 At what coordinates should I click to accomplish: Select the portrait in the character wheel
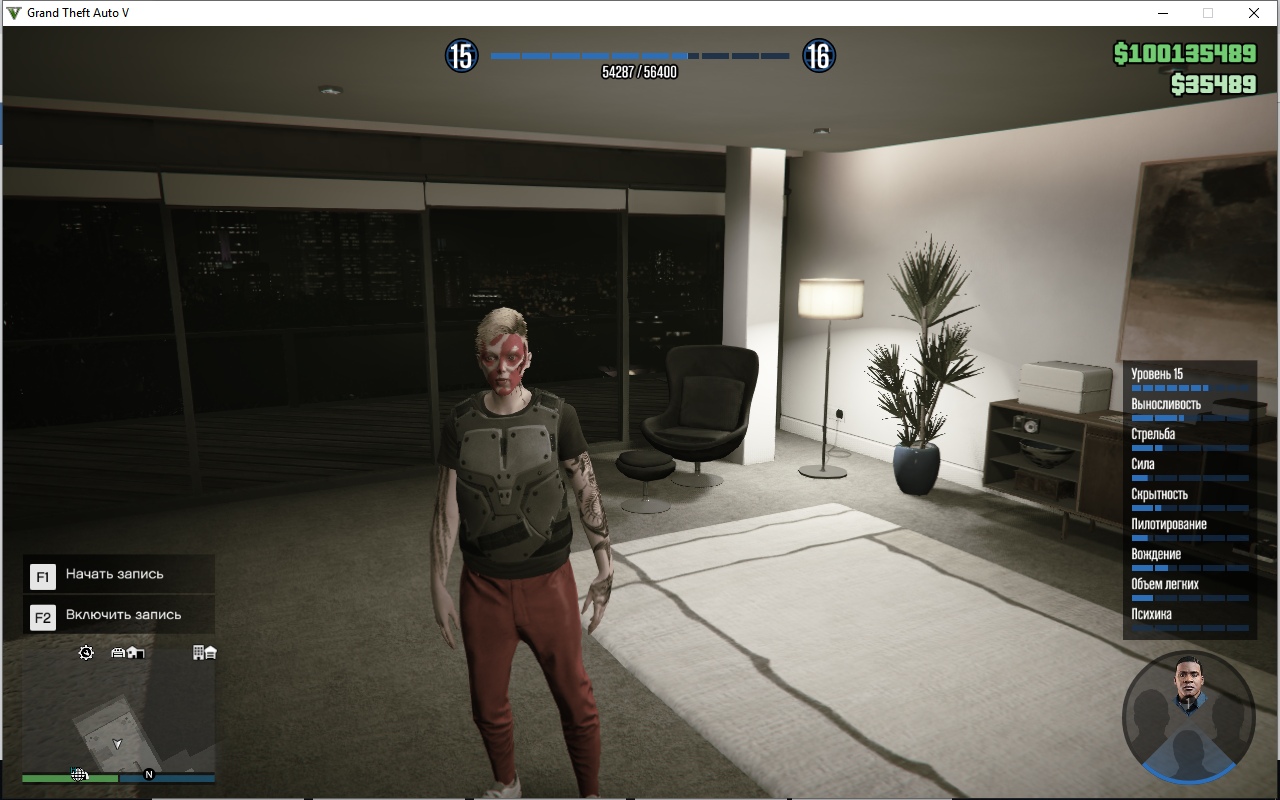click(x=1187, y=685)
